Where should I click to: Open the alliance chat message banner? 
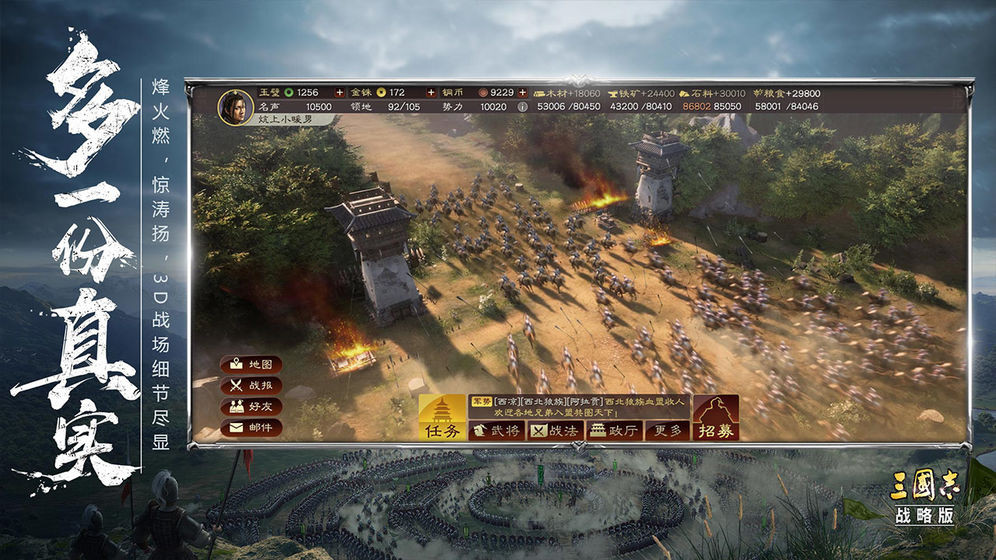coord(579,407)
